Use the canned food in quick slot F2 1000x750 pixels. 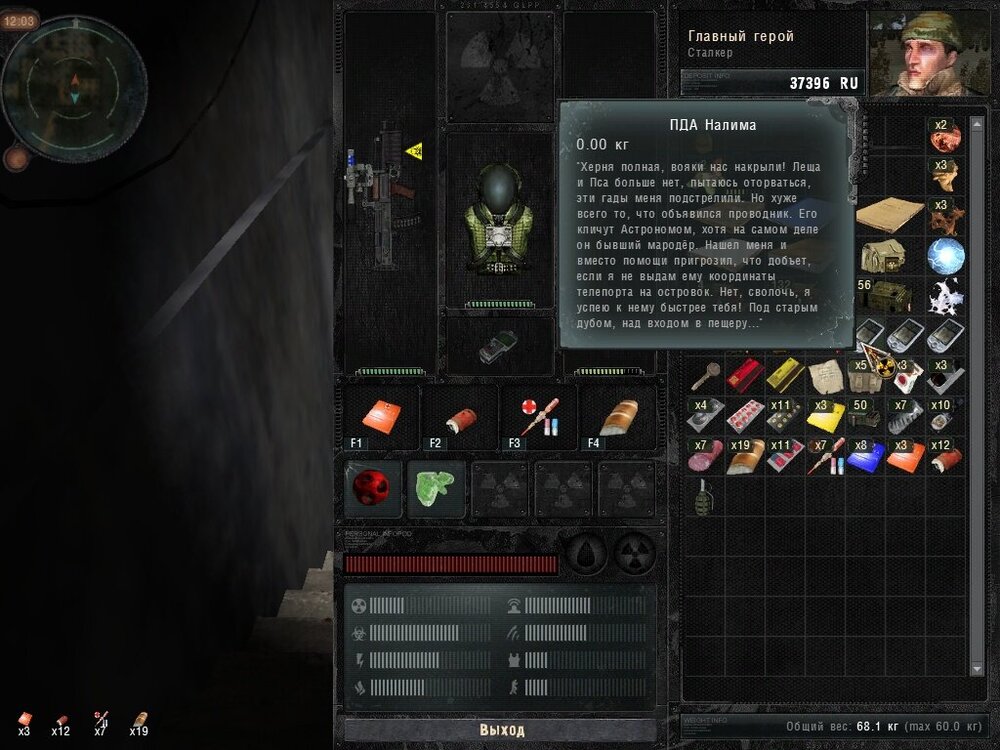point(458,417)
